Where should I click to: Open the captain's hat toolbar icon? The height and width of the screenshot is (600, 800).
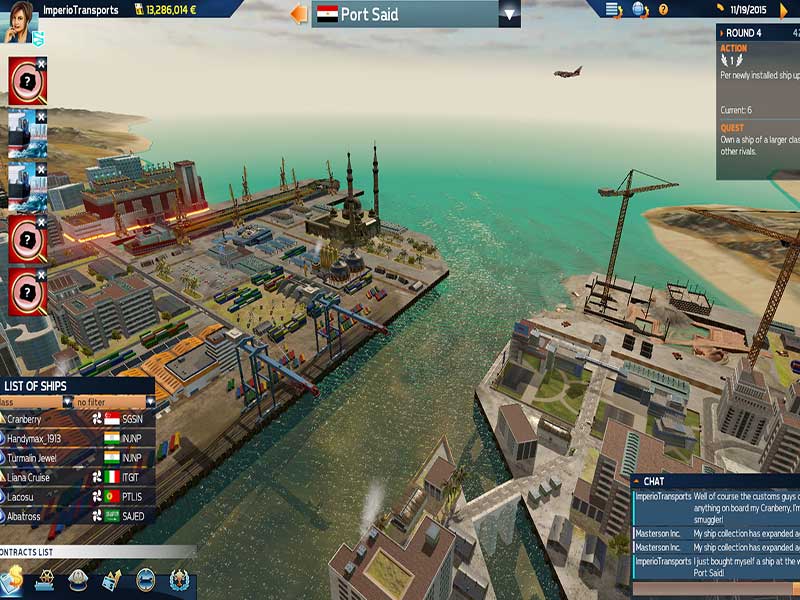[78, 579]
